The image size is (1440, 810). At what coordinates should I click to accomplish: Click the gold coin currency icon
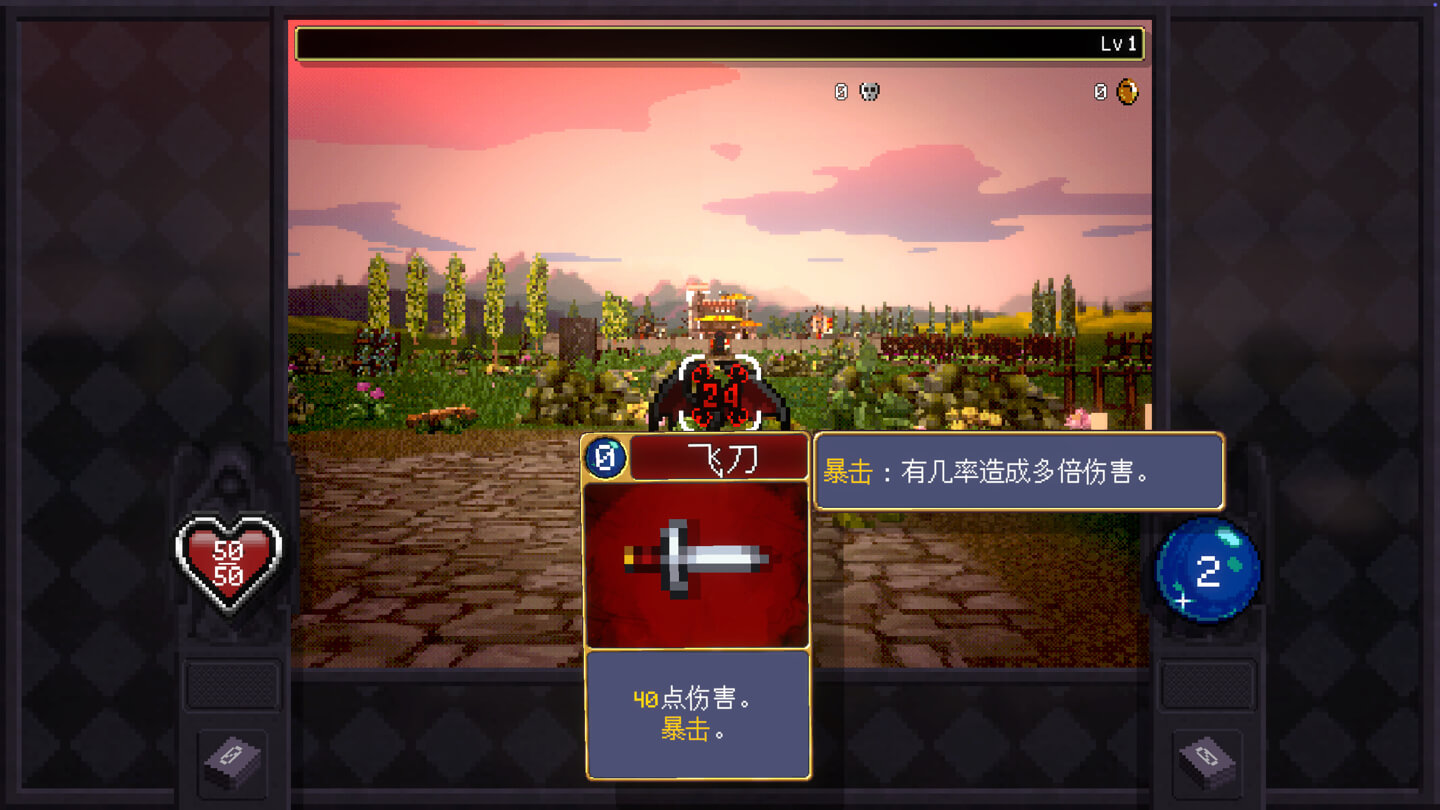(1126, 91)
